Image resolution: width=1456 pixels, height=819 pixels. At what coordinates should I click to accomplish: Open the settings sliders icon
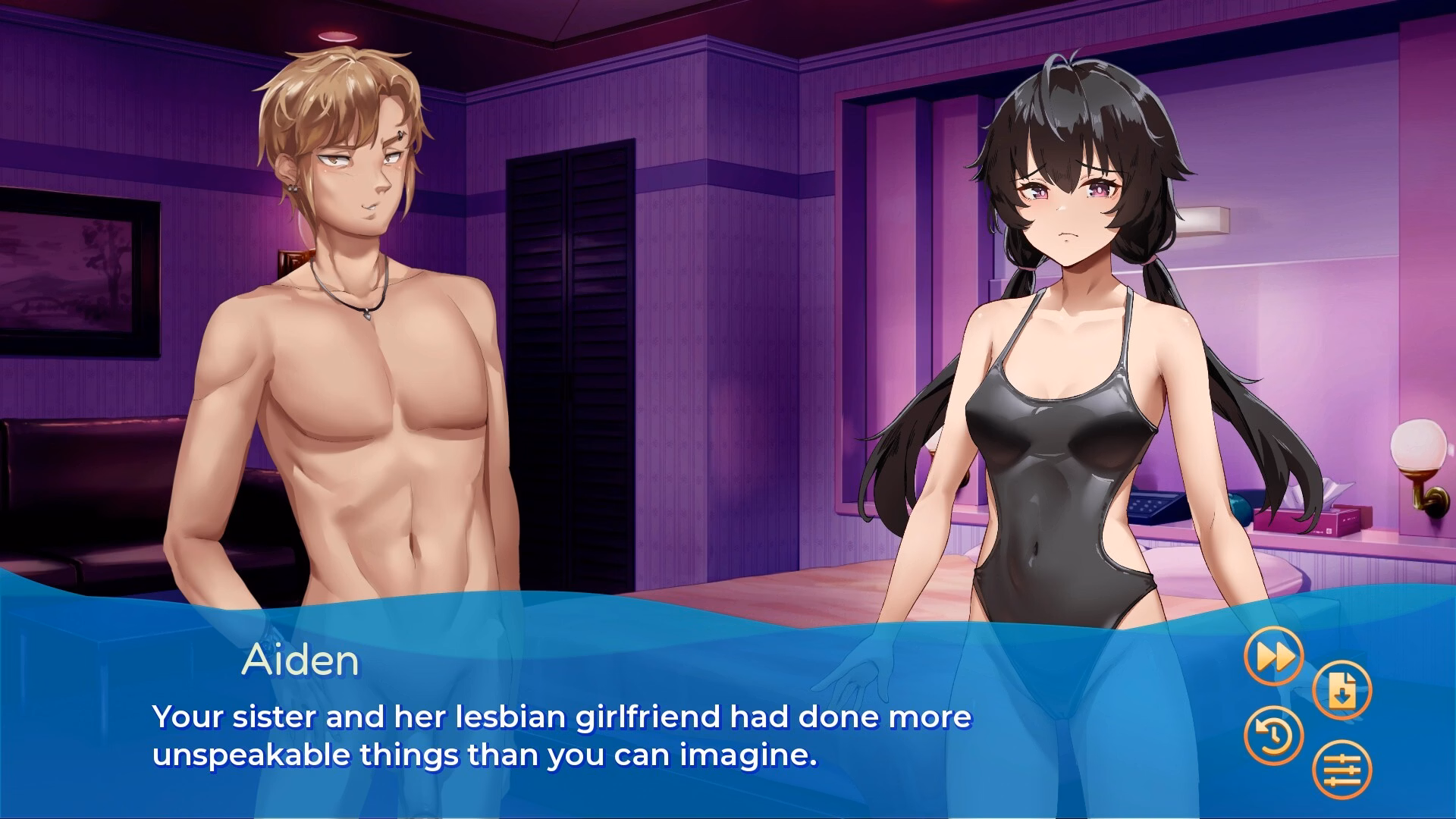tap(1341, 770)
